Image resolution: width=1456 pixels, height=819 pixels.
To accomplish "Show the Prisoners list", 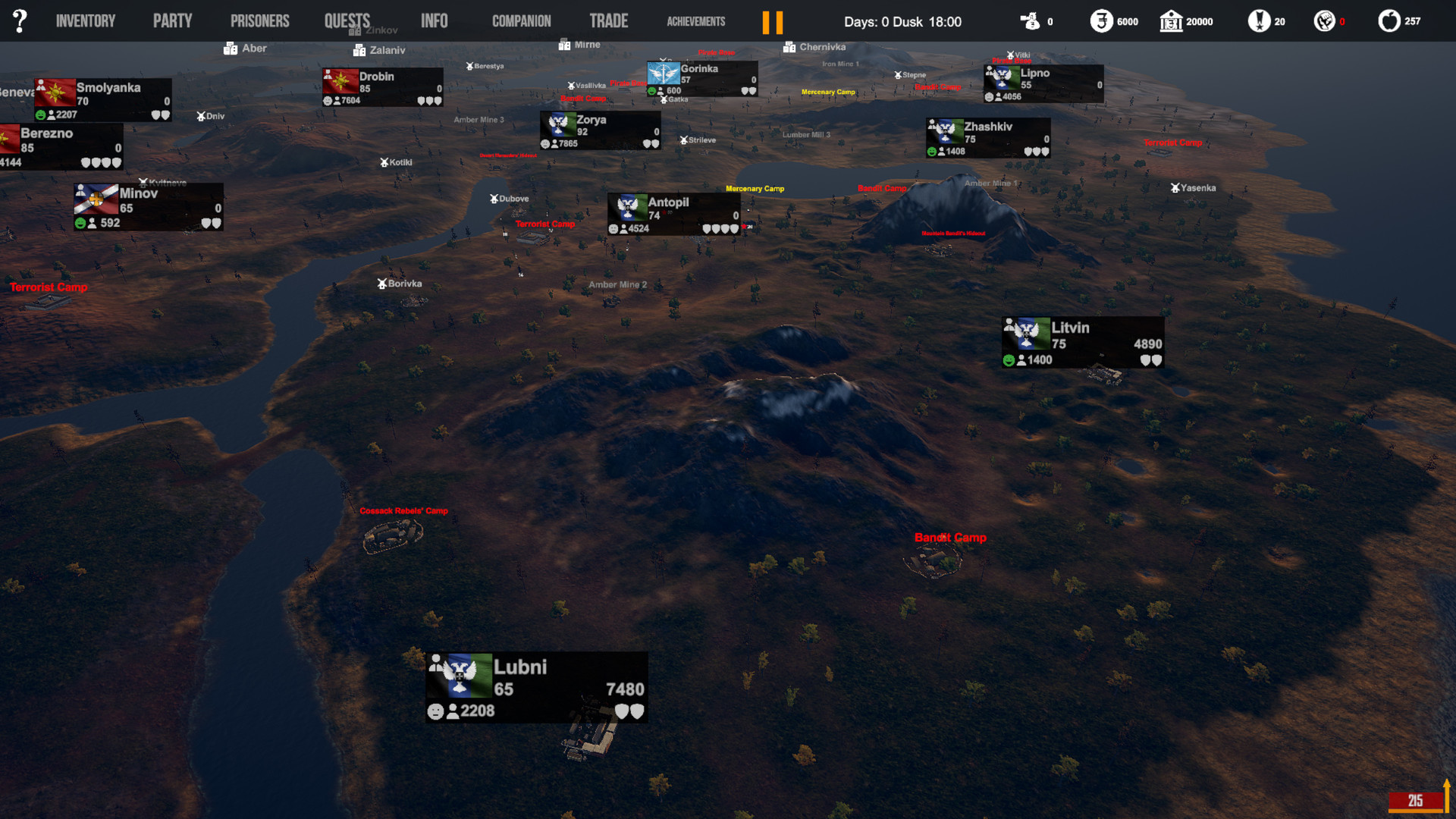I will point(259,21).
